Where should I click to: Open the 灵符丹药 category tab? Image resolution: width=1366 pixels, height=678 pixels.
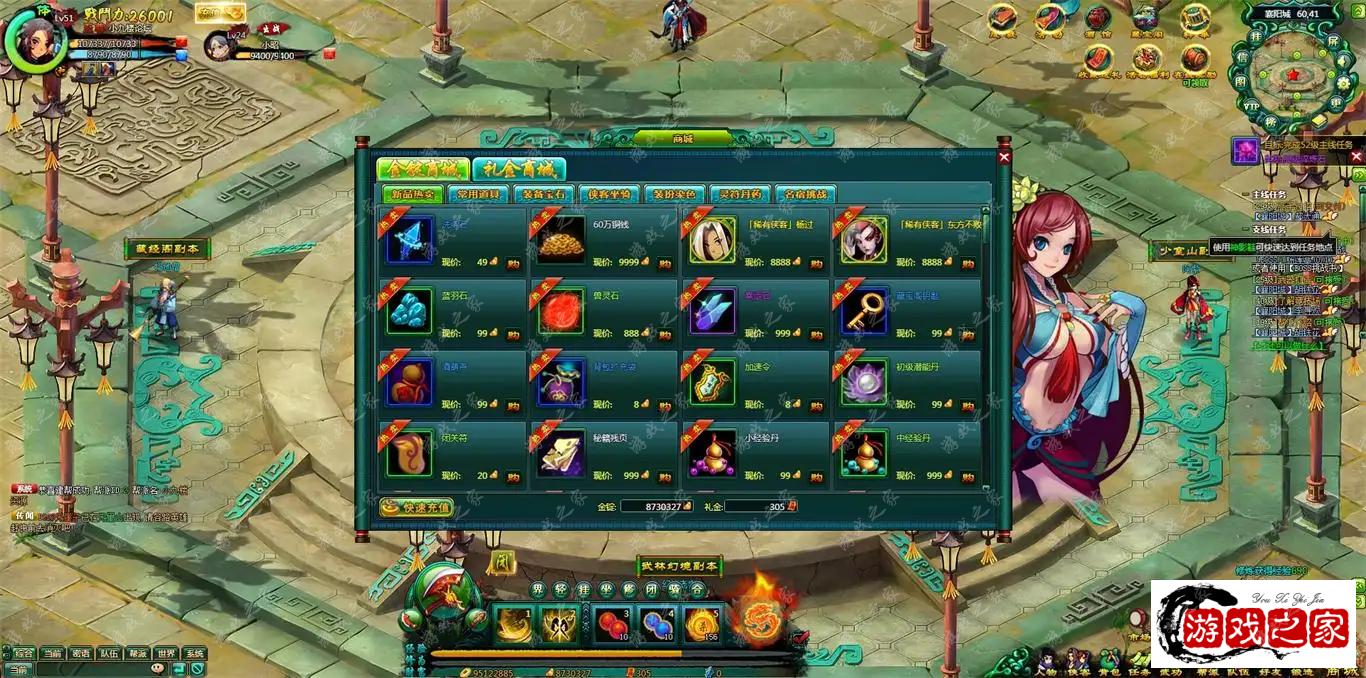[x=740, y=194]
